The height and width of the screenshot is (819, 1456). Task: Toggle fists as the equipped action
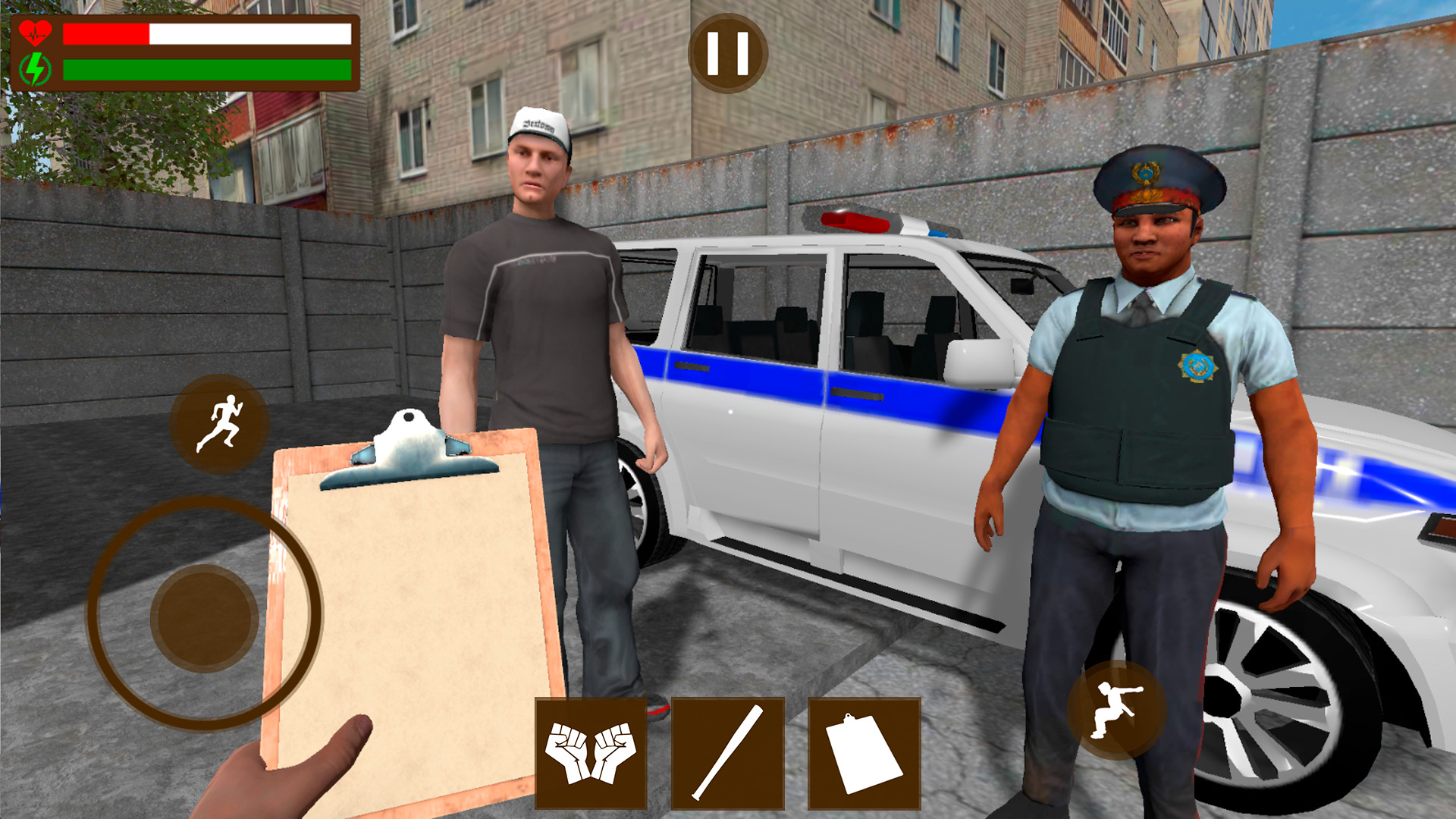tap(591, 755)
